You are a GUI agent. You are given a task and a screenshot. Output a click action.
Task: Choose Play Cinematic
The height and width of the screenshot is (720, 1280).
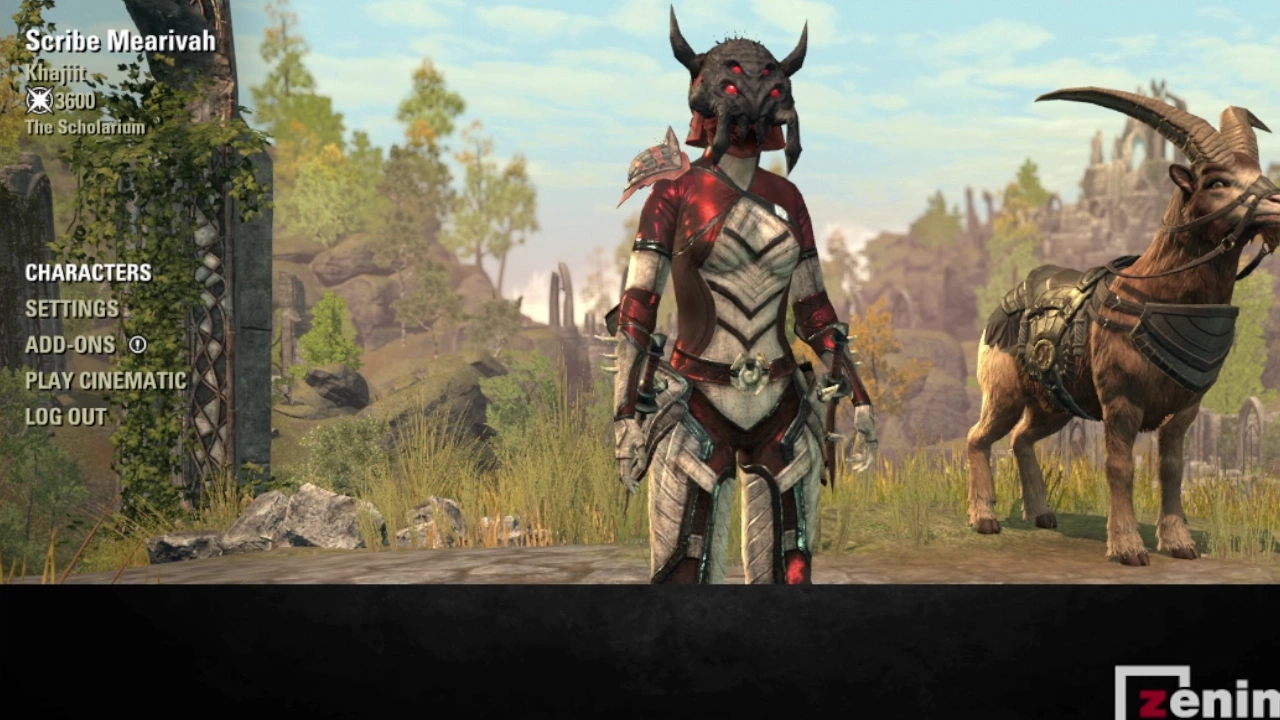click(106, 381)
